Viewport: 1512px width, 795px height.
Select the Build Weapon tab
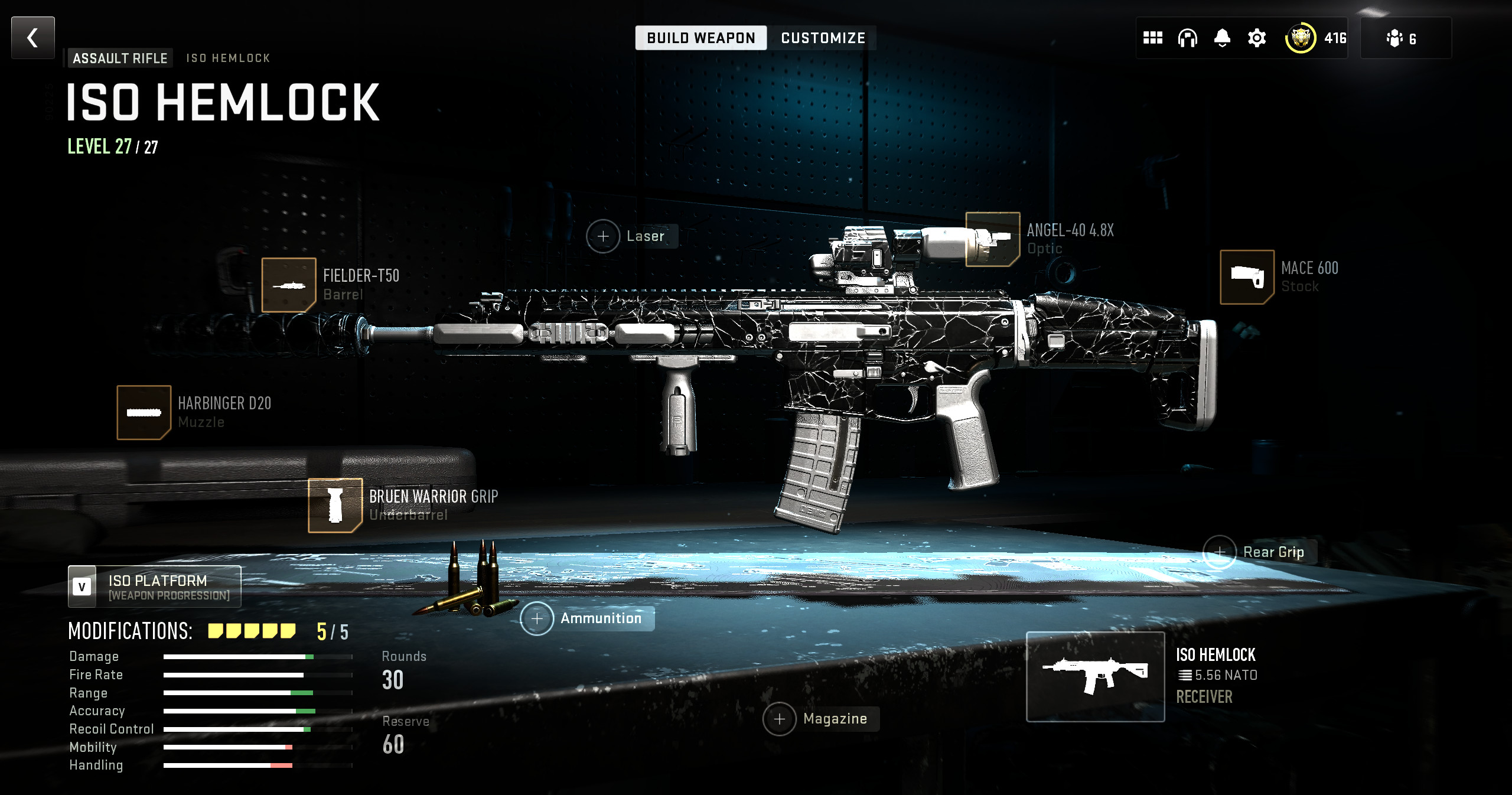coord(700,38)
